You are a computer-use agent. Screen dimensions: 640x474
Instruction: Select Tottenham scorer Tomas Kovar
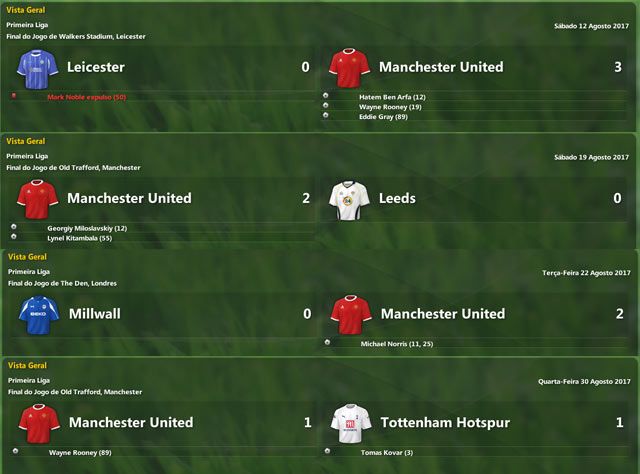click(383, 453)
